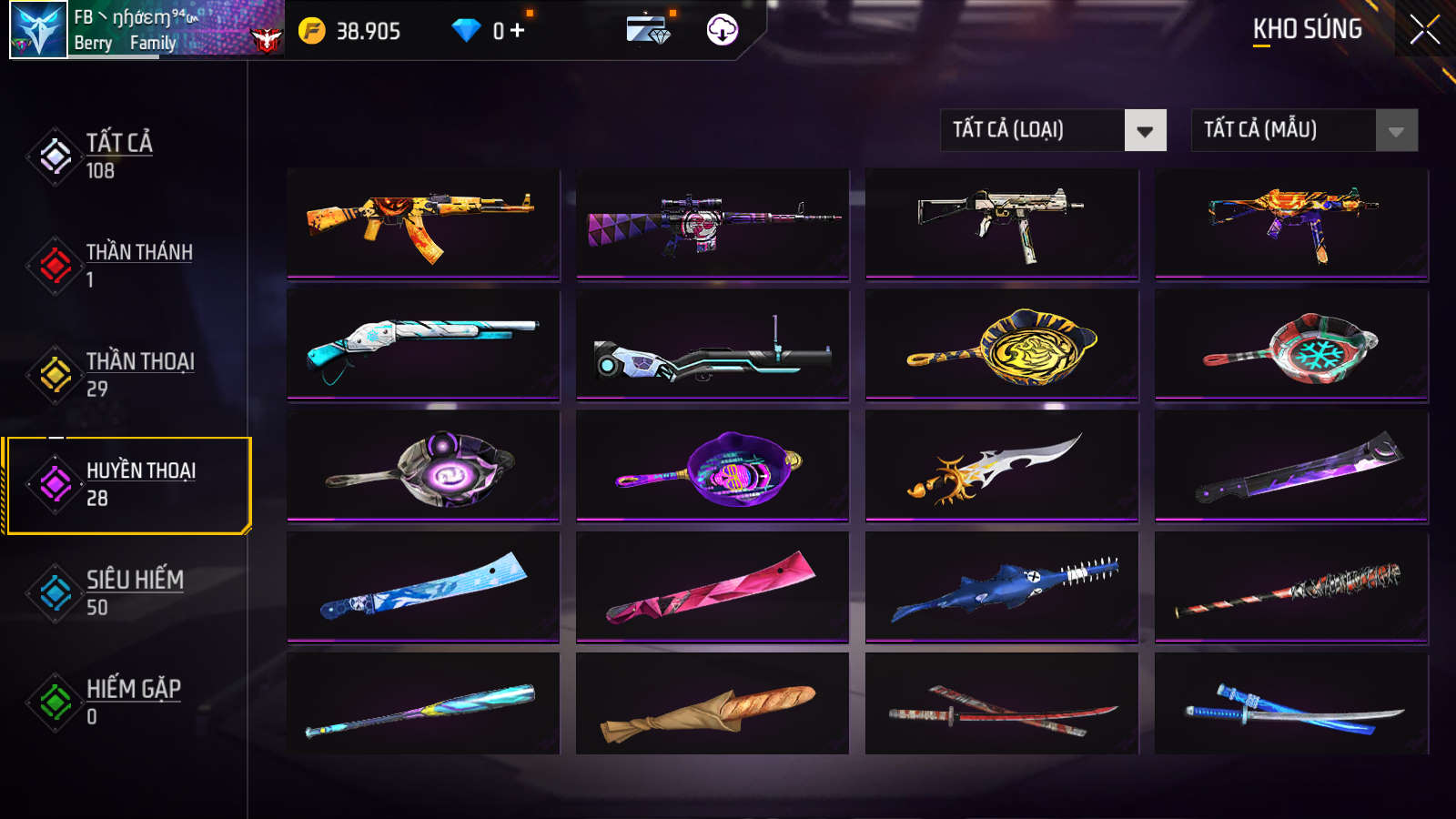Pick the baguette melee weapon skin

click(x=713, y=703)
